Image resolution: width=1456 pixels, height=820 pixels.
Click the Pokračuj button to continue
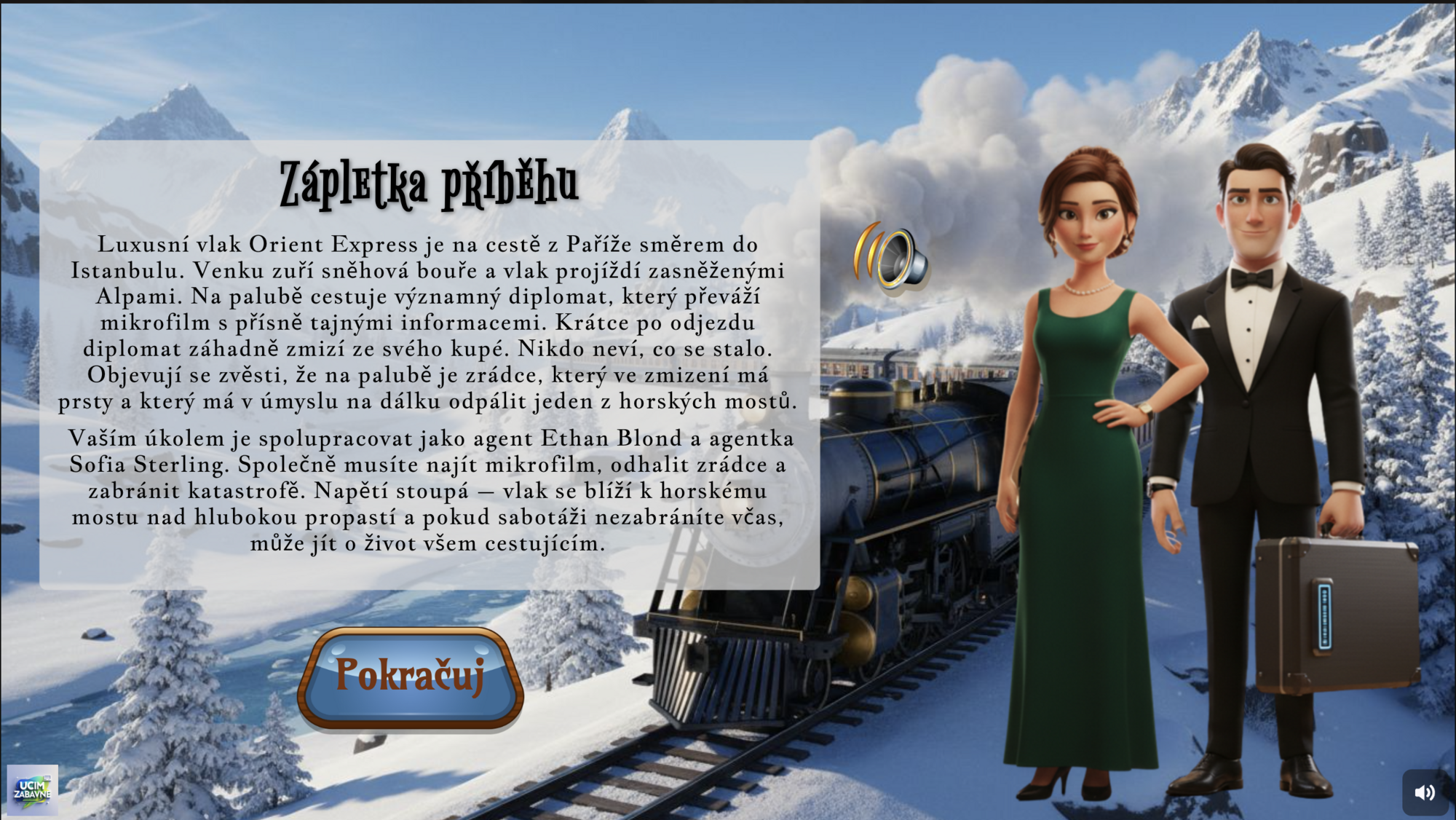pos(411,677)
